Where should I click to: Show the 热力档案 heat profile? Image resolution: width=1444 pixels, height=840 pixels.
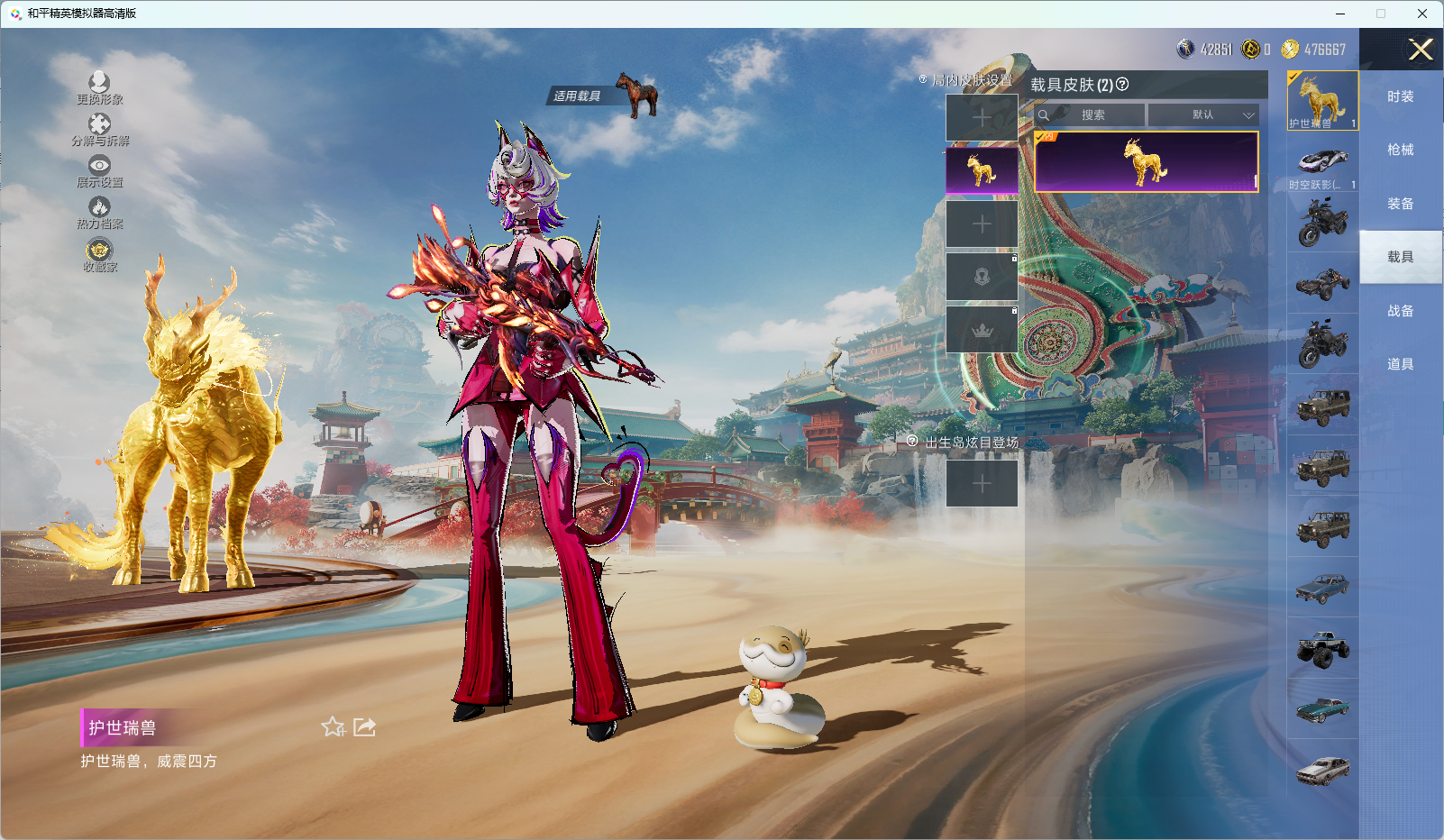coord(99,208)
